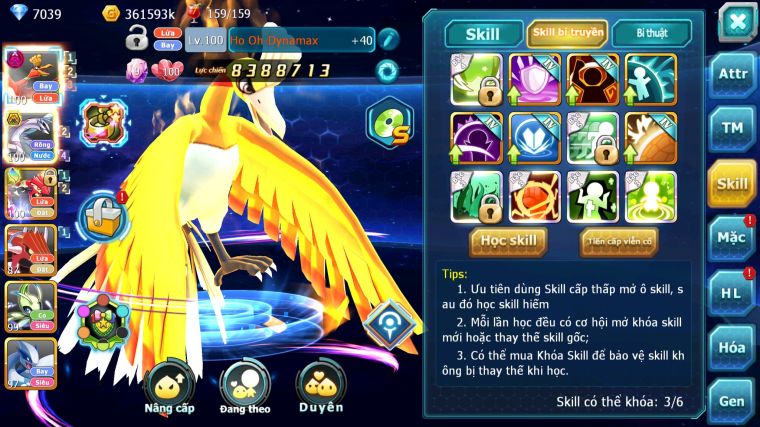
Task: Open the TM side tab
Action: tap(733, 128)
